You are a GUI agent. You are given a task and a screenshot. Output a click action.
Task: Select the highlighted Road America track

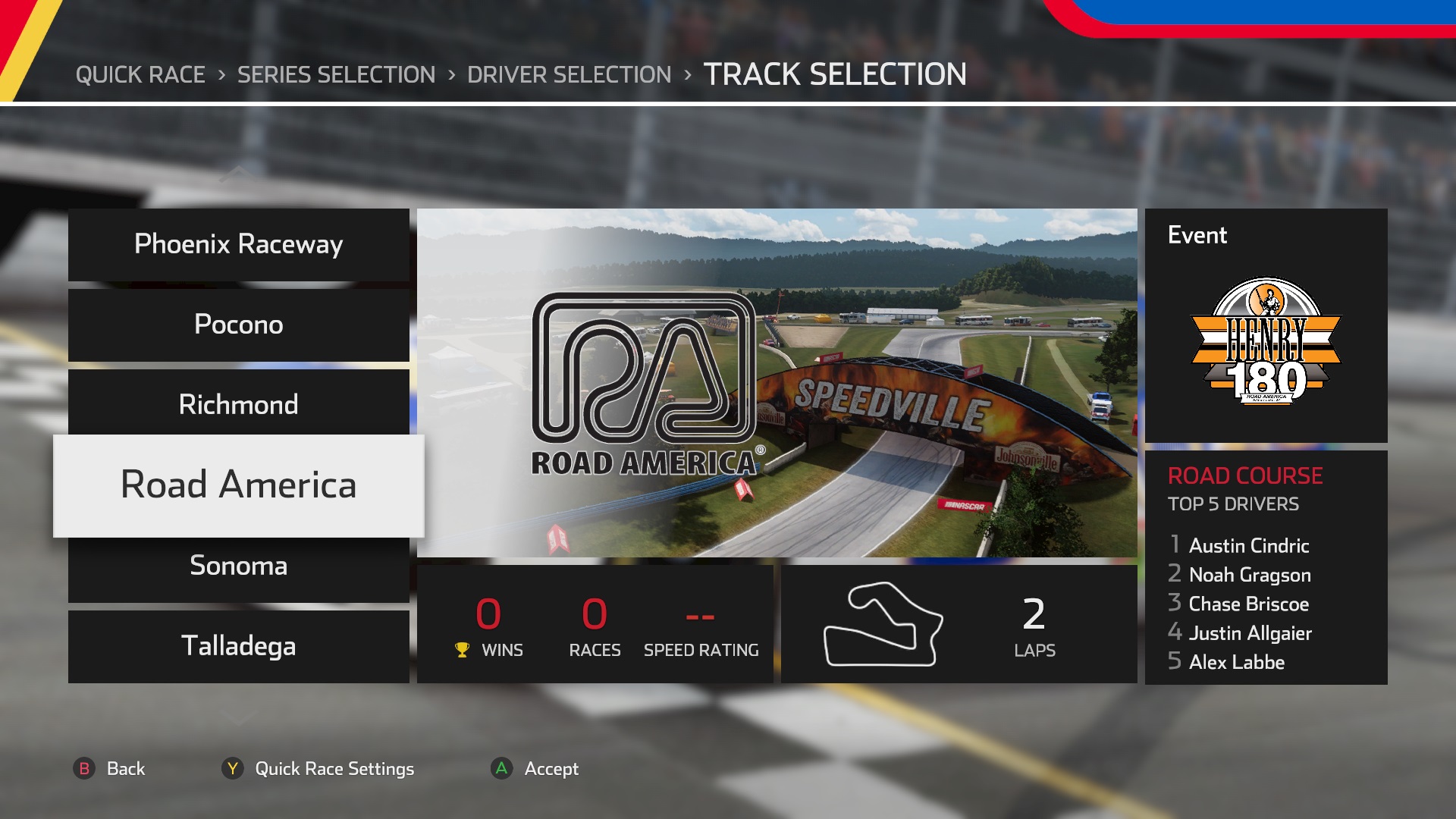(x=238, y=485)
